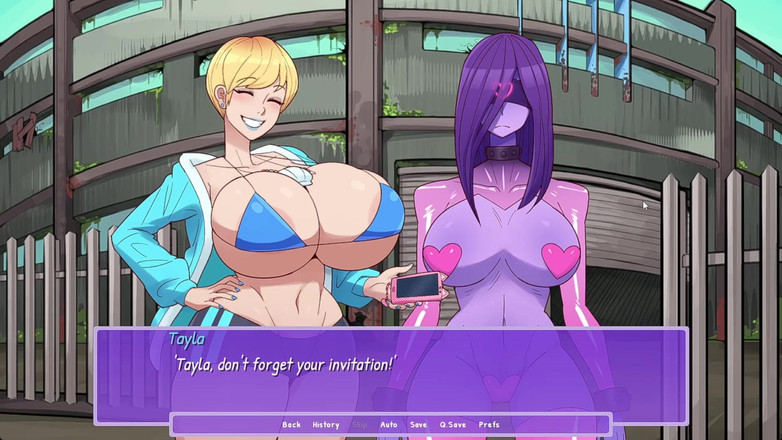Toggle Auto-advance mode
Image resolution: width=782 pixels, height=440 pixels.
tap(388, 425)
